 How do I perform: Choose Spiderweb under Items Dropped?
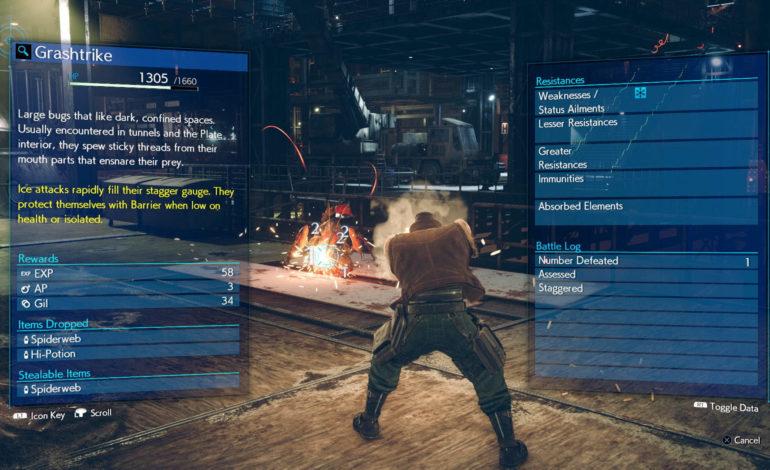click(x=130, y=339)
